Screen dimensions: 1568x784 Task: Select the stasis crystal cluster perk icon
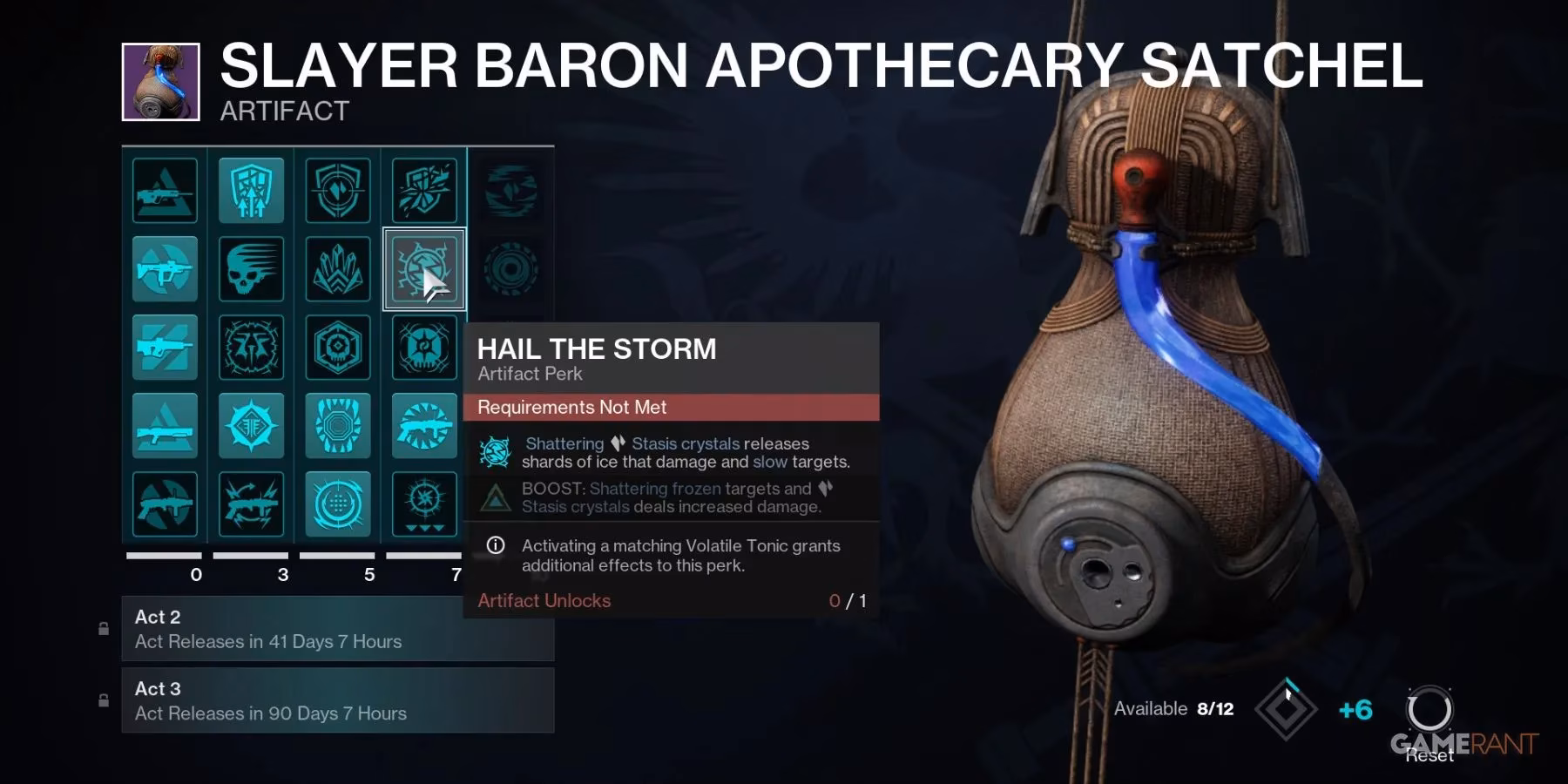(338, 268)
